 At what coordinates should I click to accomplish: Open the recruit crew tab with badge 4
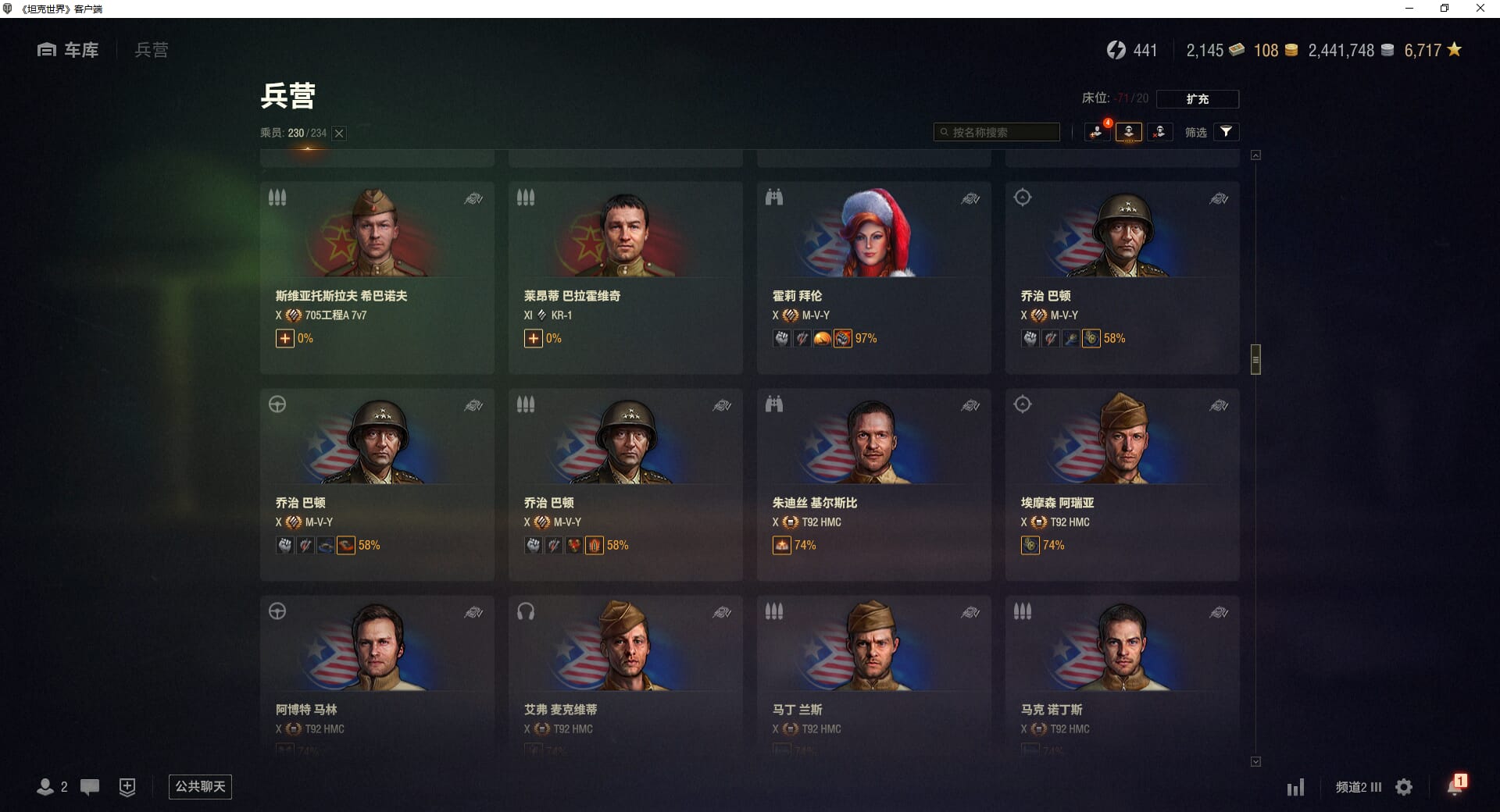coord(1098,132)
